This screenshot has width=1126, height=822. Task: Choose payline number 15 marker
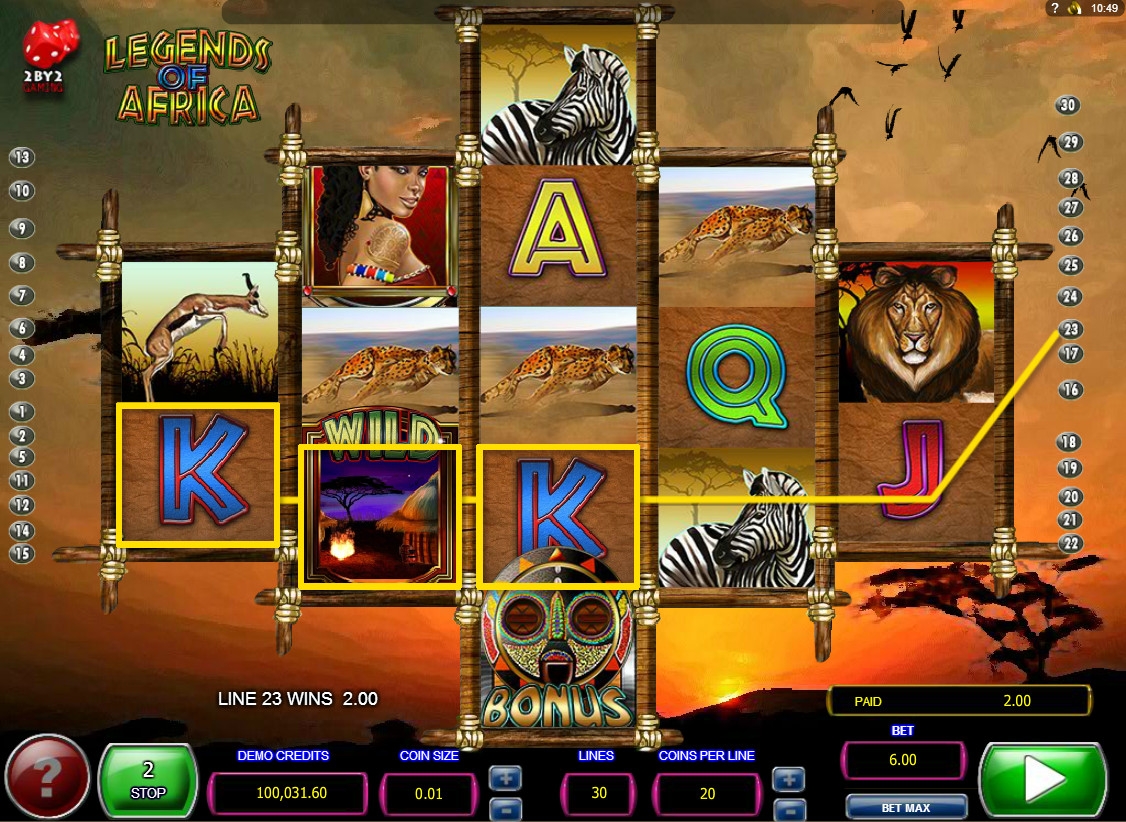coord(21,552)
